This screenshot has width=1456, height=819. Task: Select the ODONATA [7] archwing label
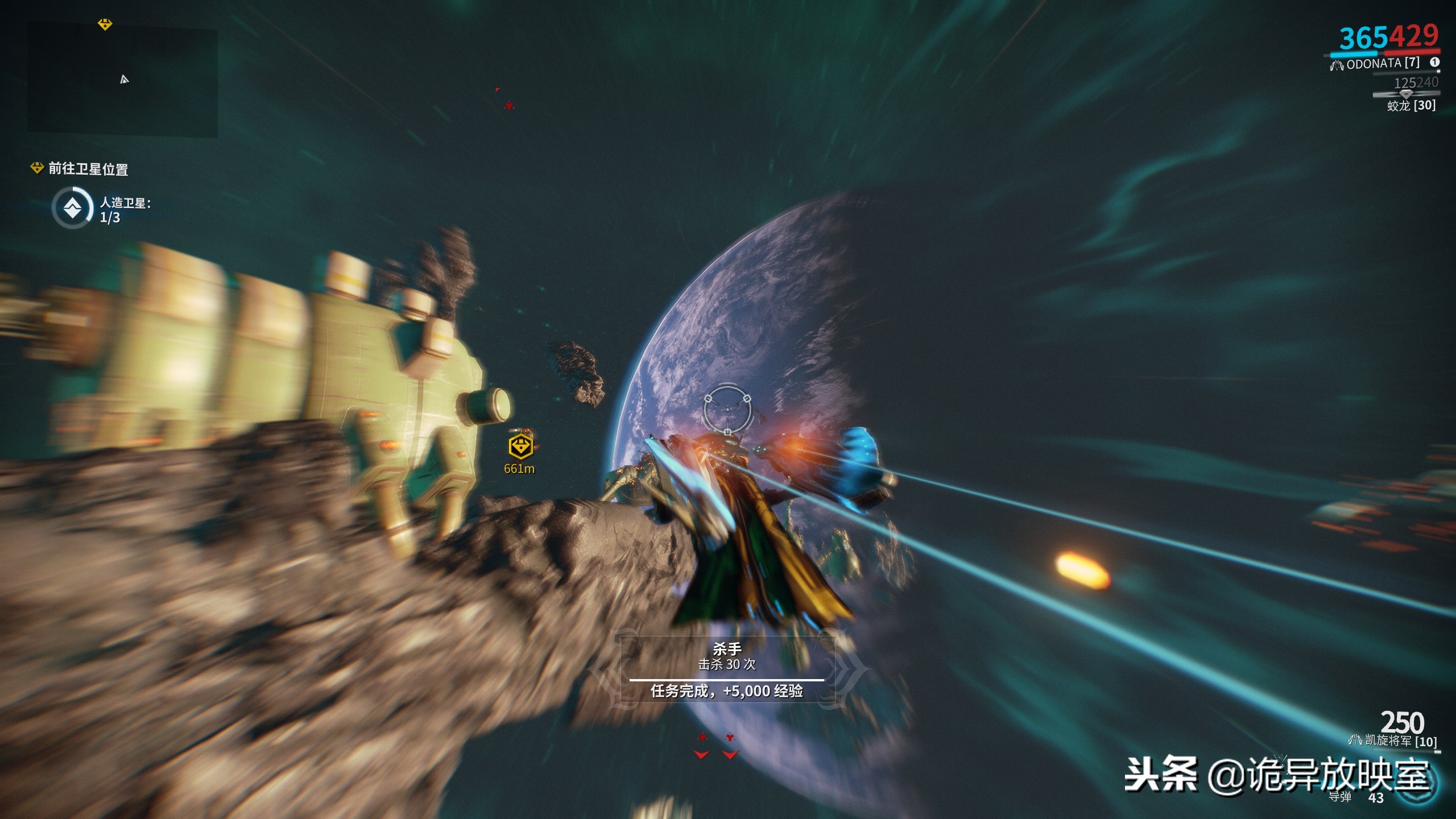1382,64
